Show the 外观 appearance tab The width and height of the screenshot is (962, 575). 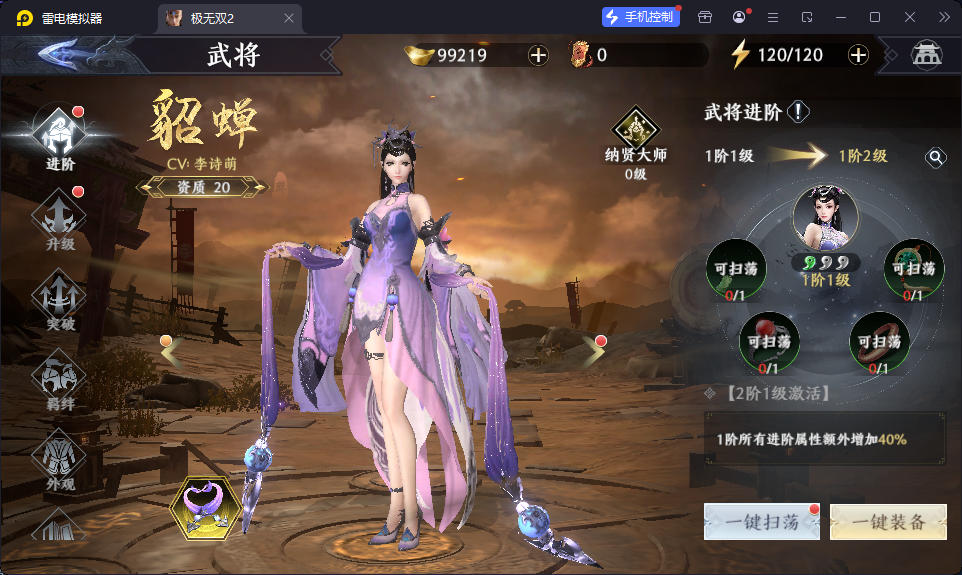[60, 460]
